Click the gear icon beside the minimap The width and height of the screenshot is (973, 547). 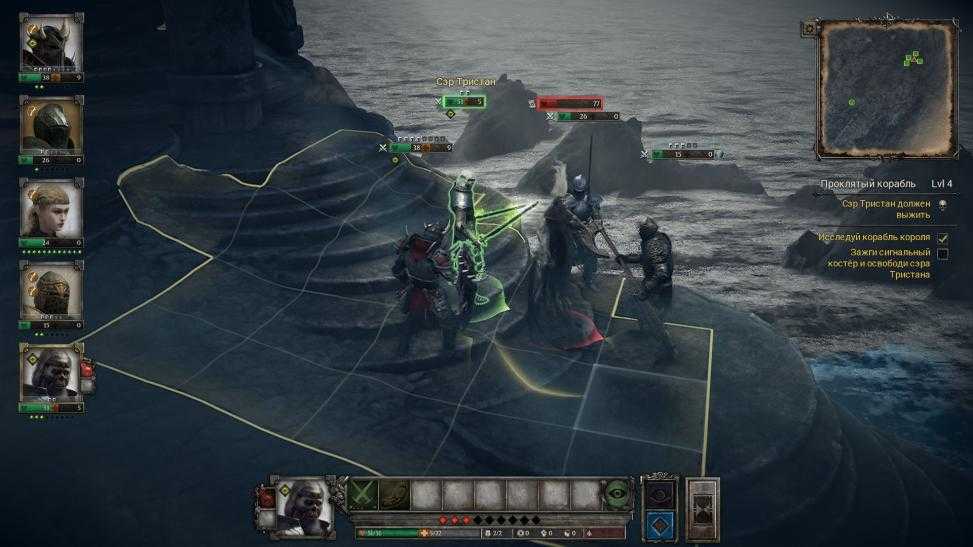808,29
